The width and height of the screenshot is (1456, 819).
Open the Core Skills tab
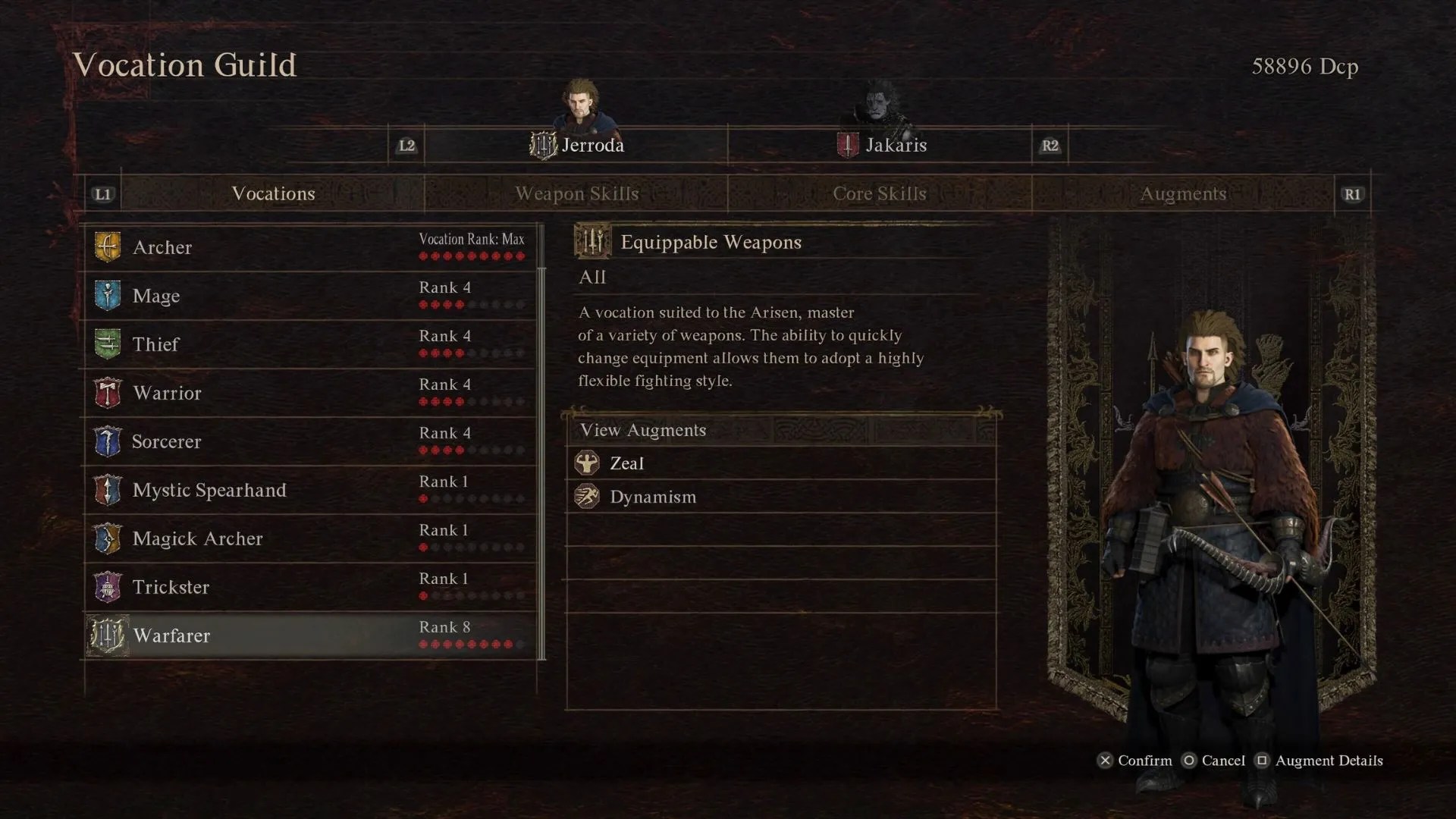pos(880,193)
